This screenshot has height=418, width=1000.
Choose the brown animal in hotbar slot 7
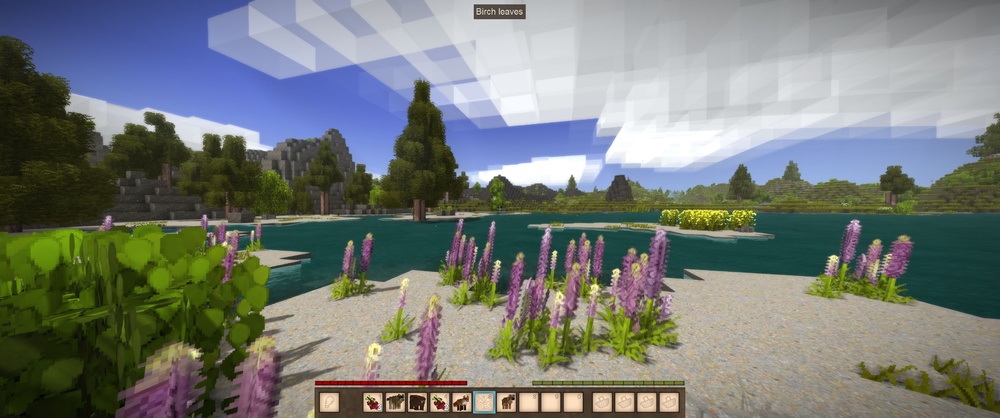pos(507,402)
